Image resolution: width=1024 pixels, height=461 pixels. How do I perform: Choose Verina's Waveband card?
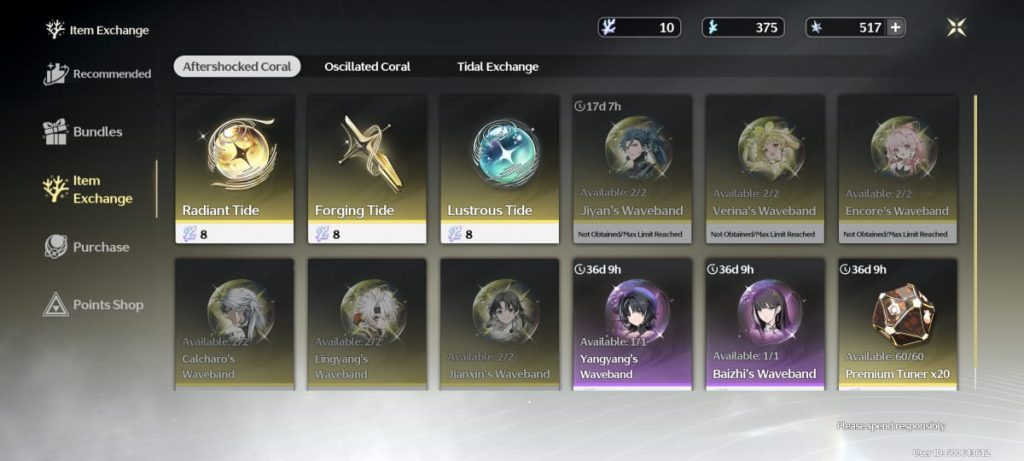pyautogui.click(x=765, y=168)
